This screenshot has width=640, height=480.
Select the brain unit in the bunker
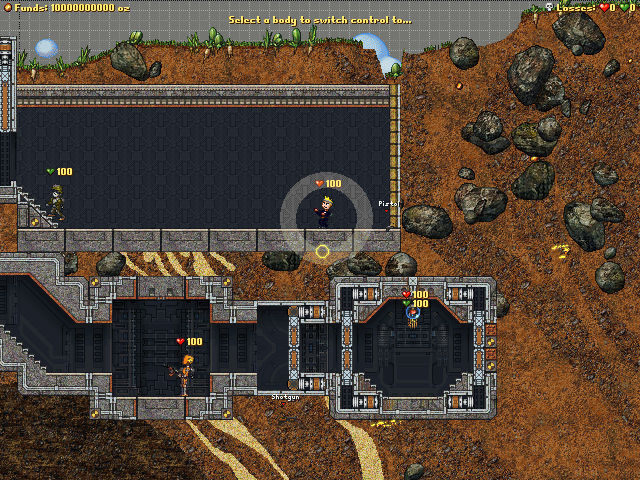click(x=412, y=318)
